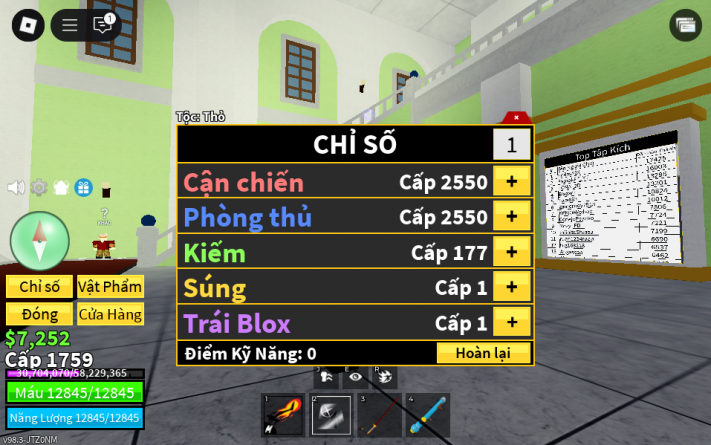Equip the red katana in slot 3

pyautogui.click(x=377, y=414)
